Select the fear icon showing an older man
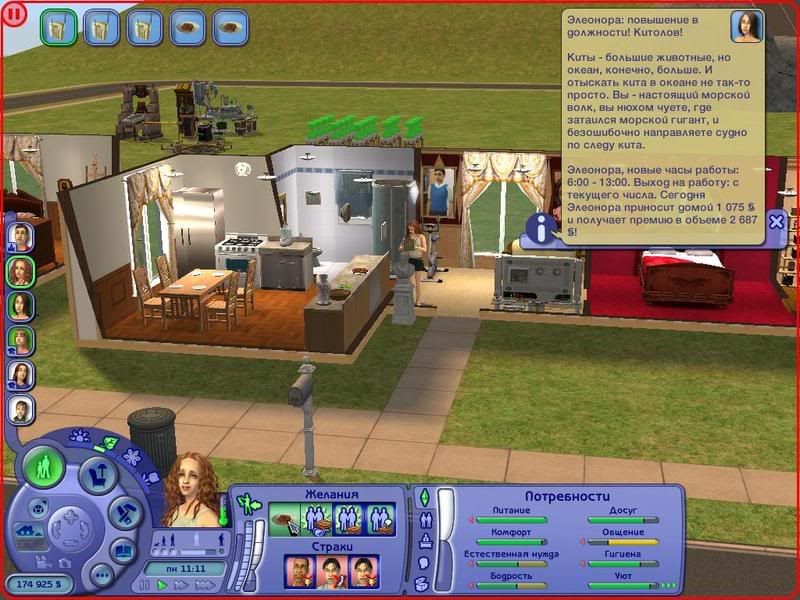Viewport: 800px width, 600px height. 300,571
